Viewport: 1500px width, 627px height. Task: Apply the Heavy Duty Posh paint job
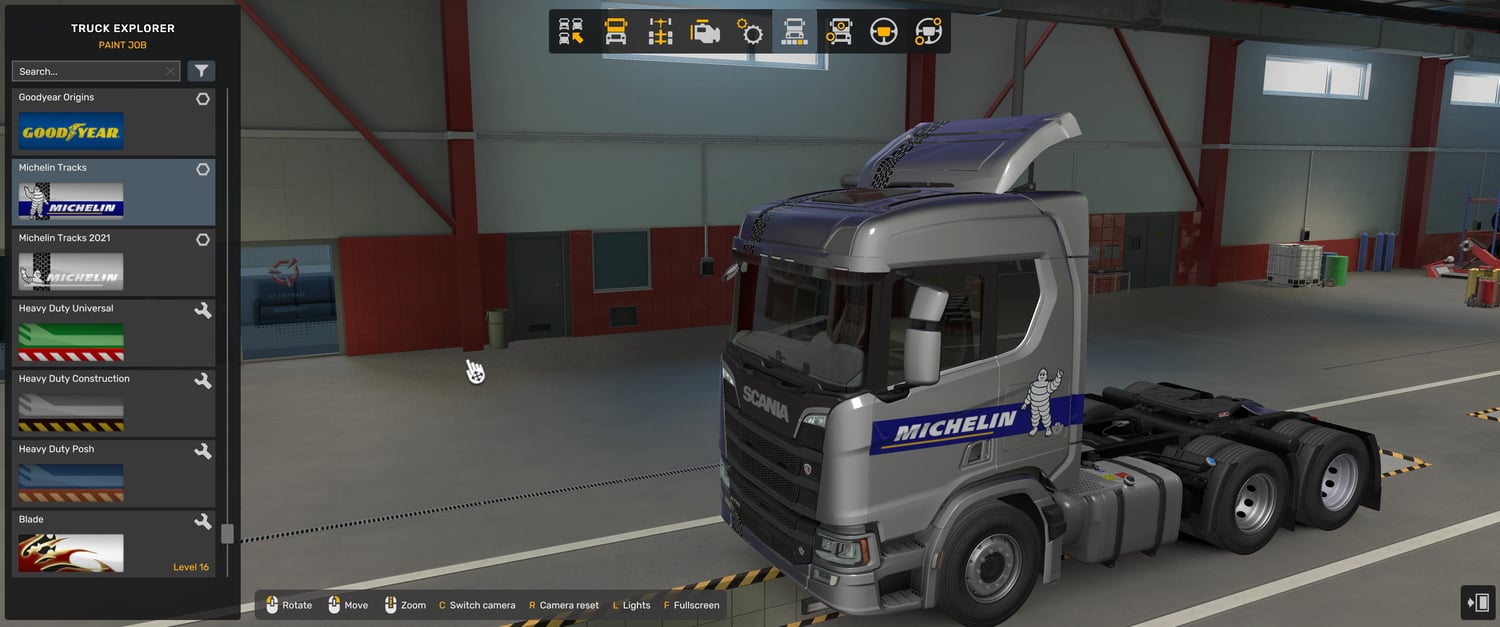point(113,474)
